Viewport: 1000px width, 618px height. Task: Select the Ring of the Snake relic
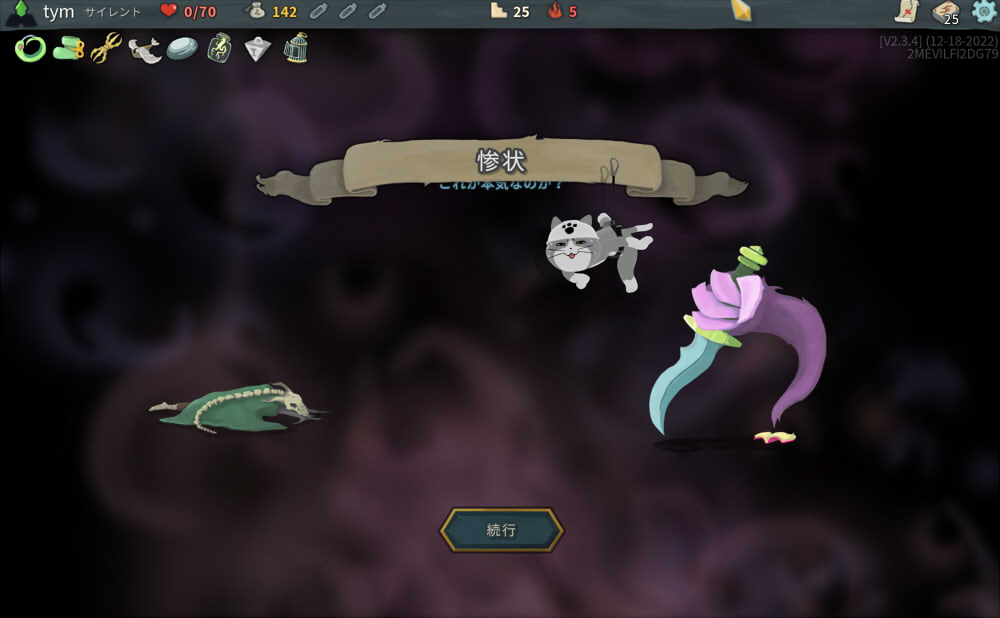coord(30,48)
